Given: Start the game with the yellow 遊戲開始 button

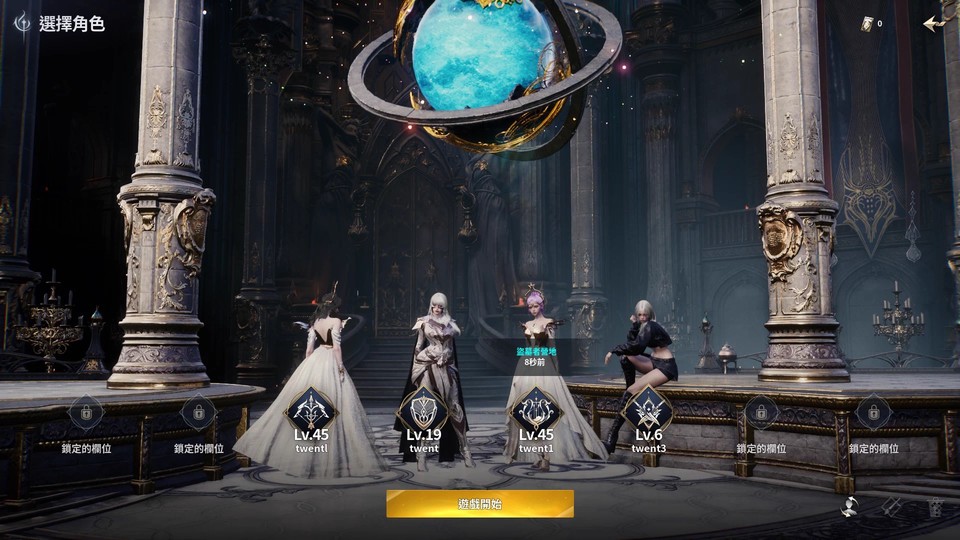Looking at the screenshot, I should [x=480, y=504].
